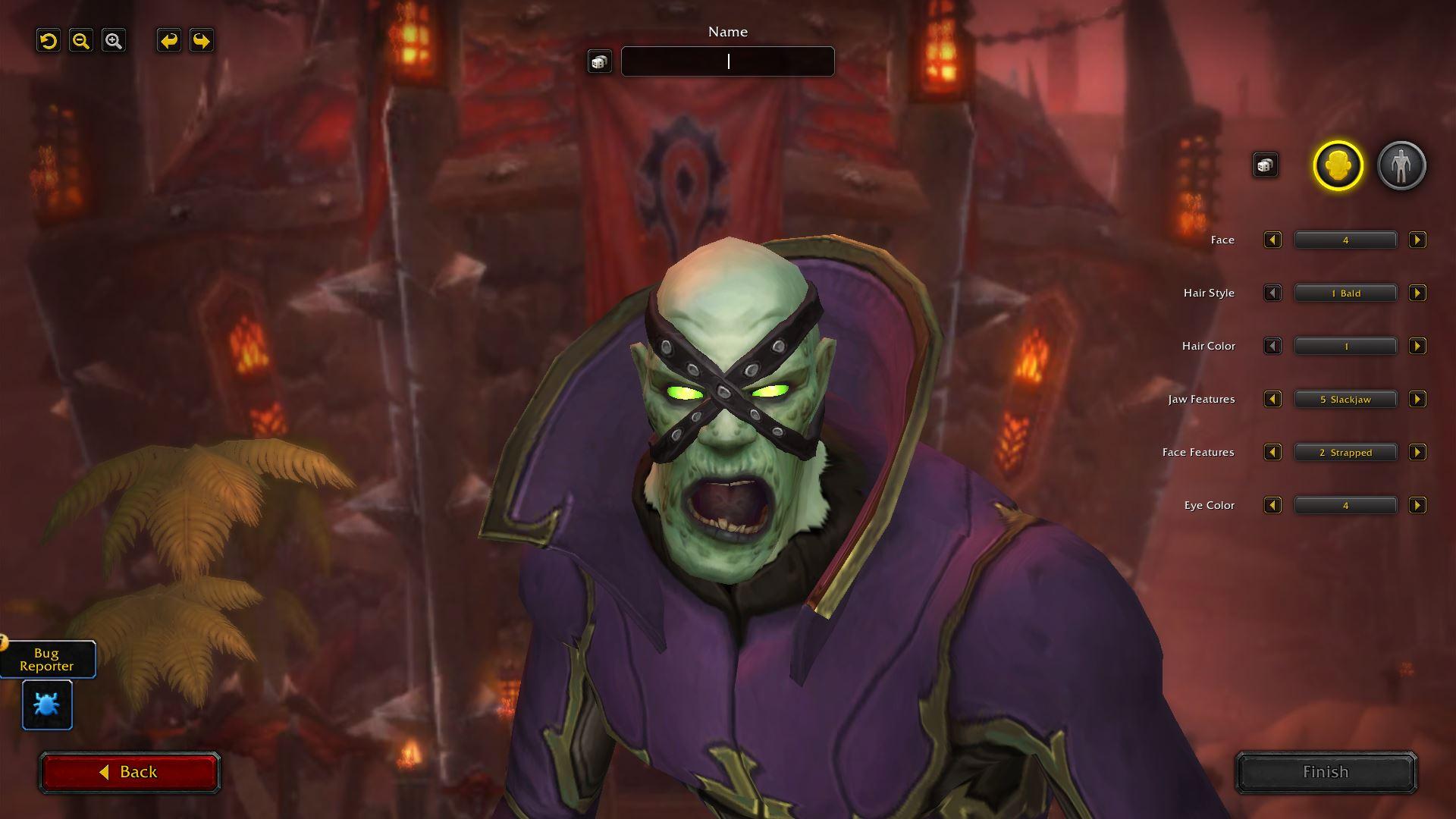Screen dimensions: 1456x819
Task: Select the zoom out magnifier icon
Action: point(81,41)
